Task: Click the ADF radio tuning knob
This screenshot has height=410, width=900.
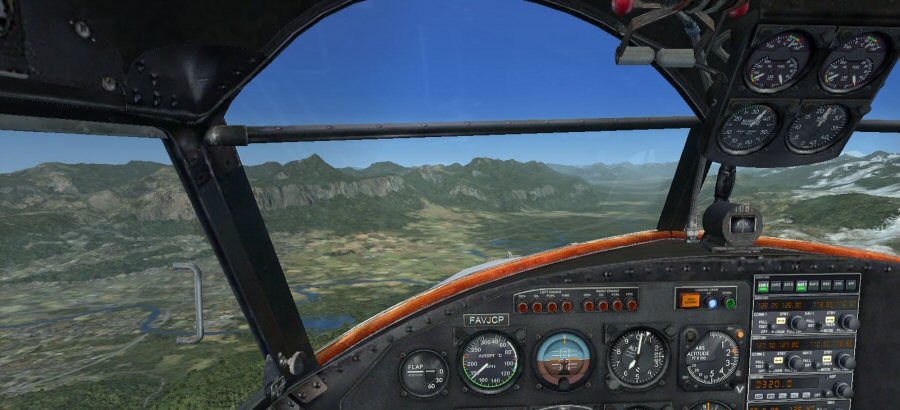Action: coord(842,389)
